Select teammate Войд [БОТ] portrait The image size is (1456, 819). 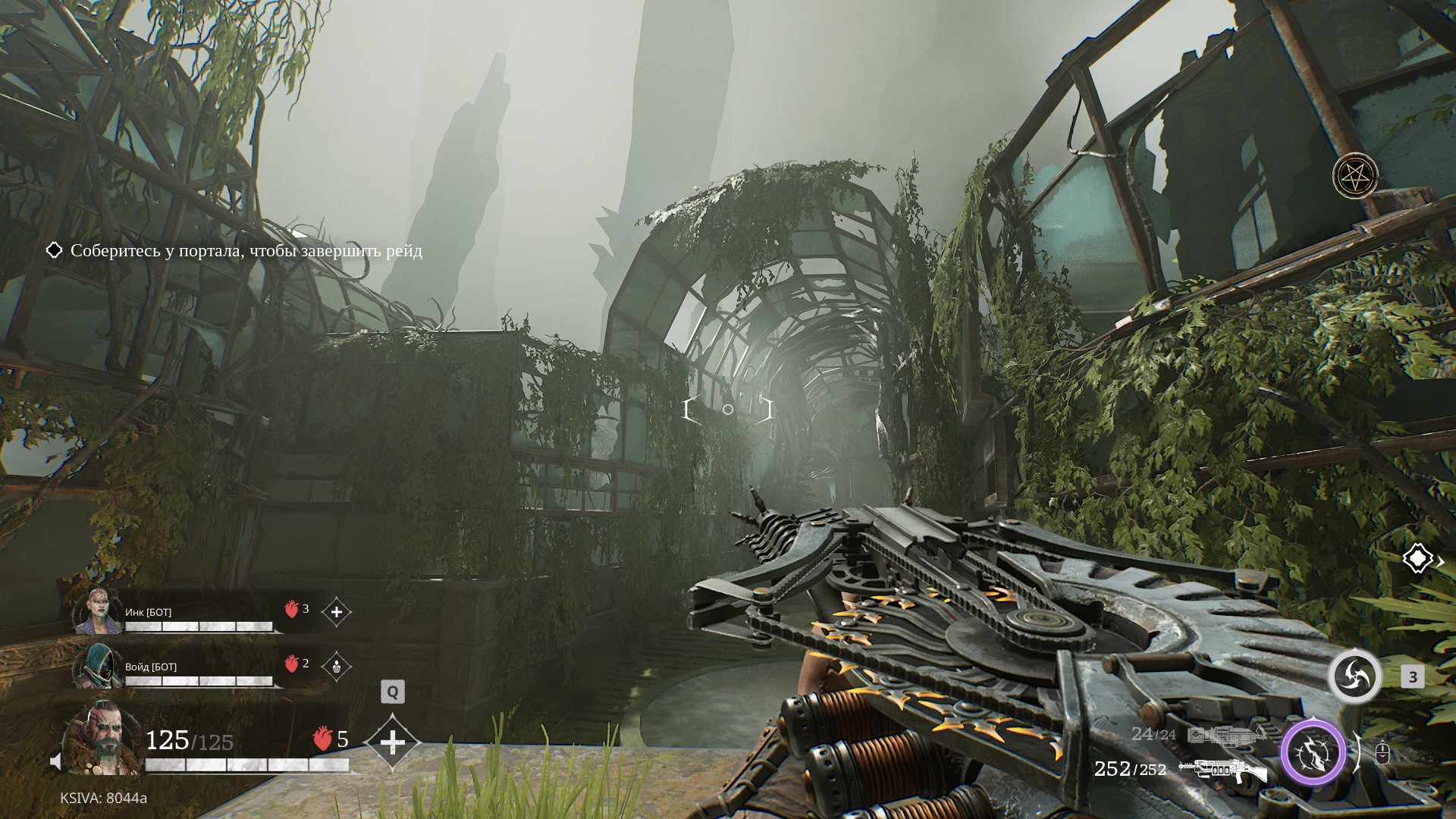[98, 666]
